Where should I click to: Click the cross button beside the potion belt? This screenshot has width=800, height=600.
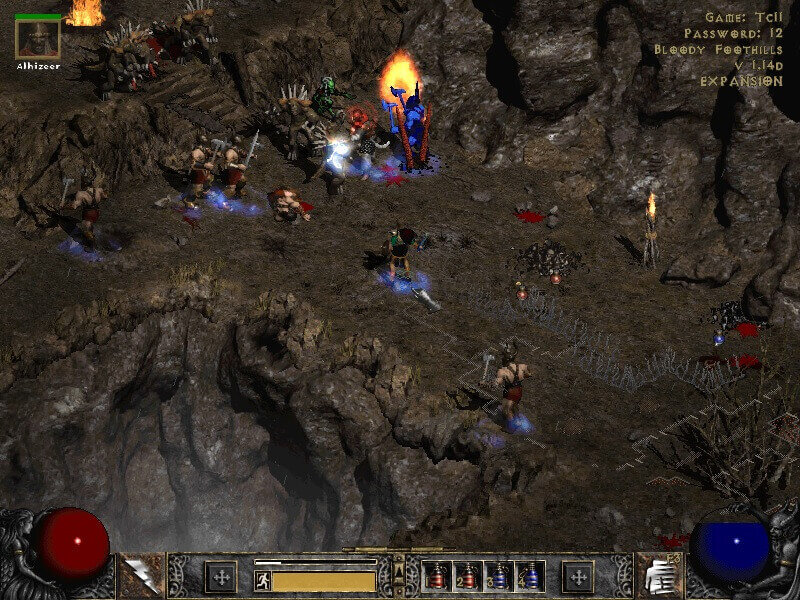(x=578, y=577)
